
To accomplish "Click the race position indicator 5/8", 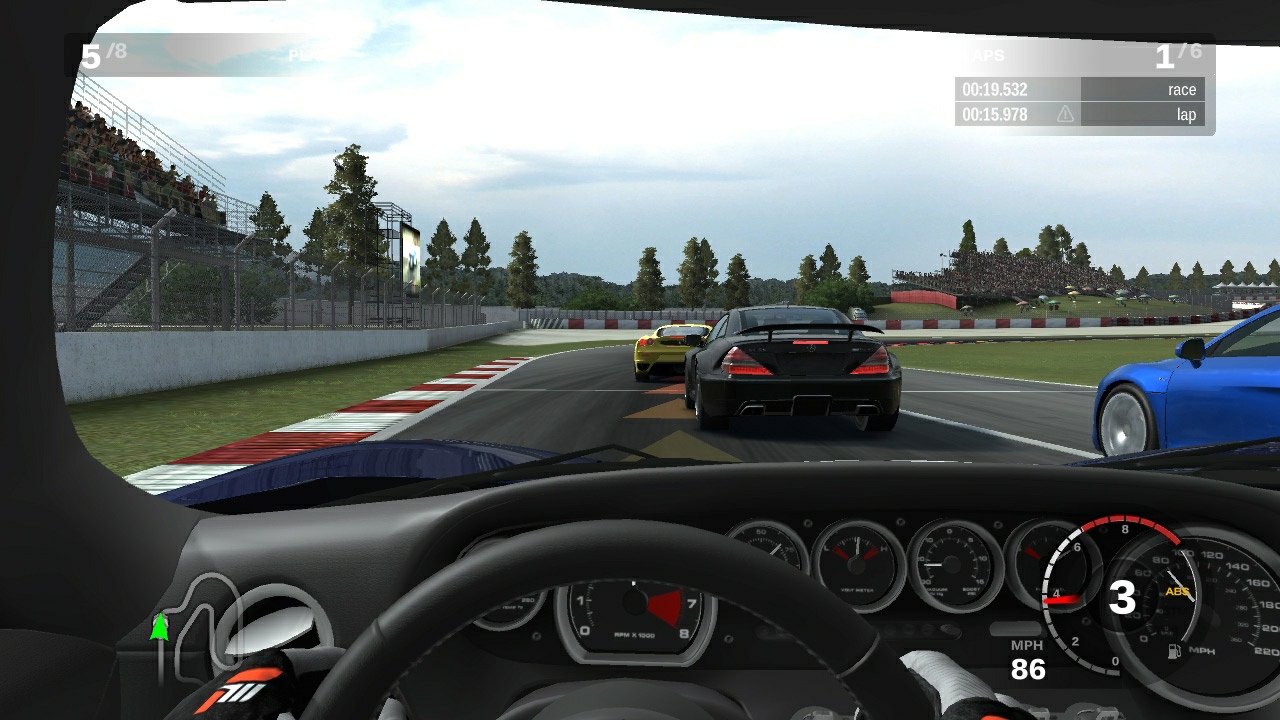I will point(103,55).
